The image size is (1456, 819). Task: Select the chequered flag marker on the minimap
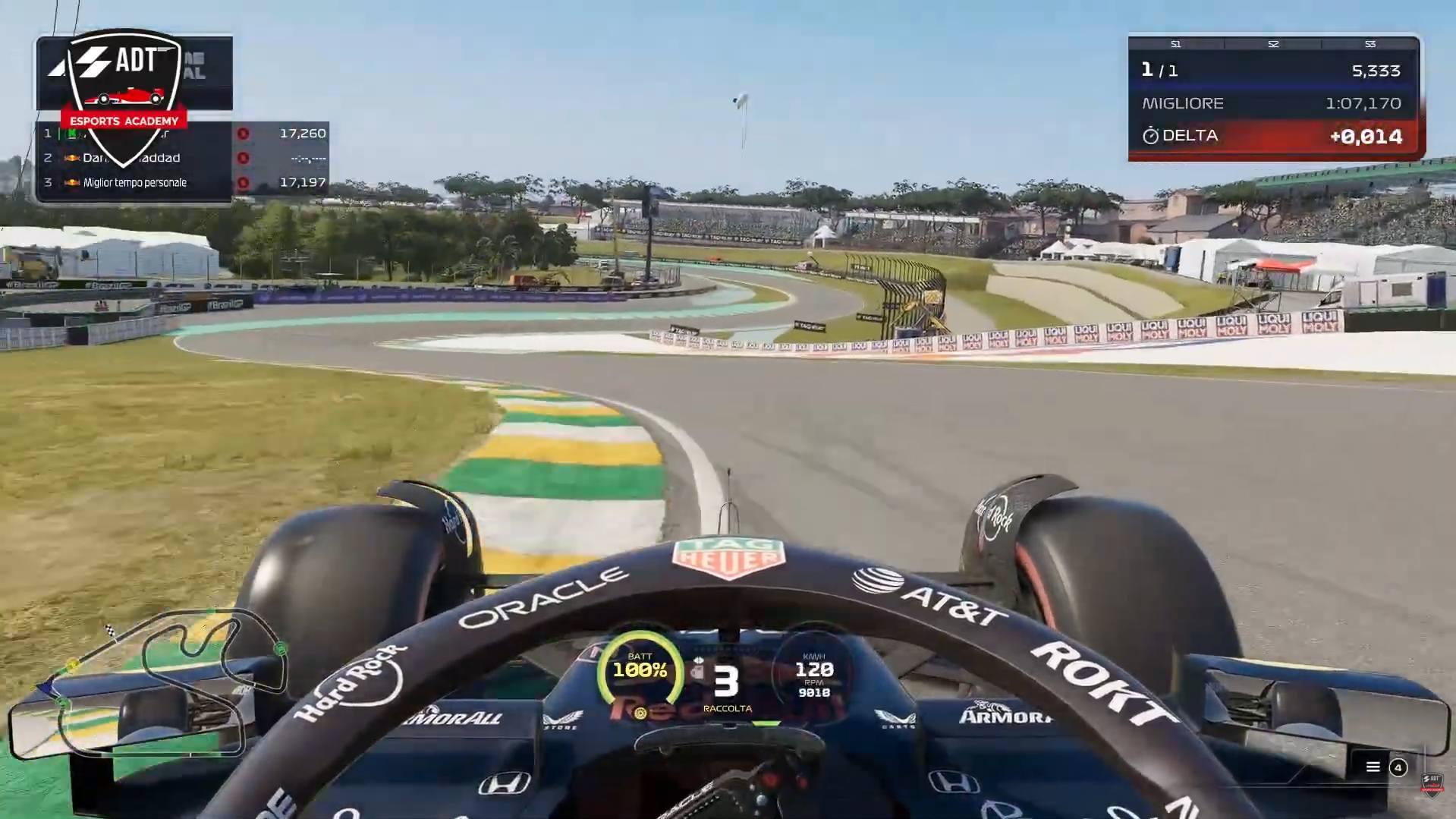(110, 630)
